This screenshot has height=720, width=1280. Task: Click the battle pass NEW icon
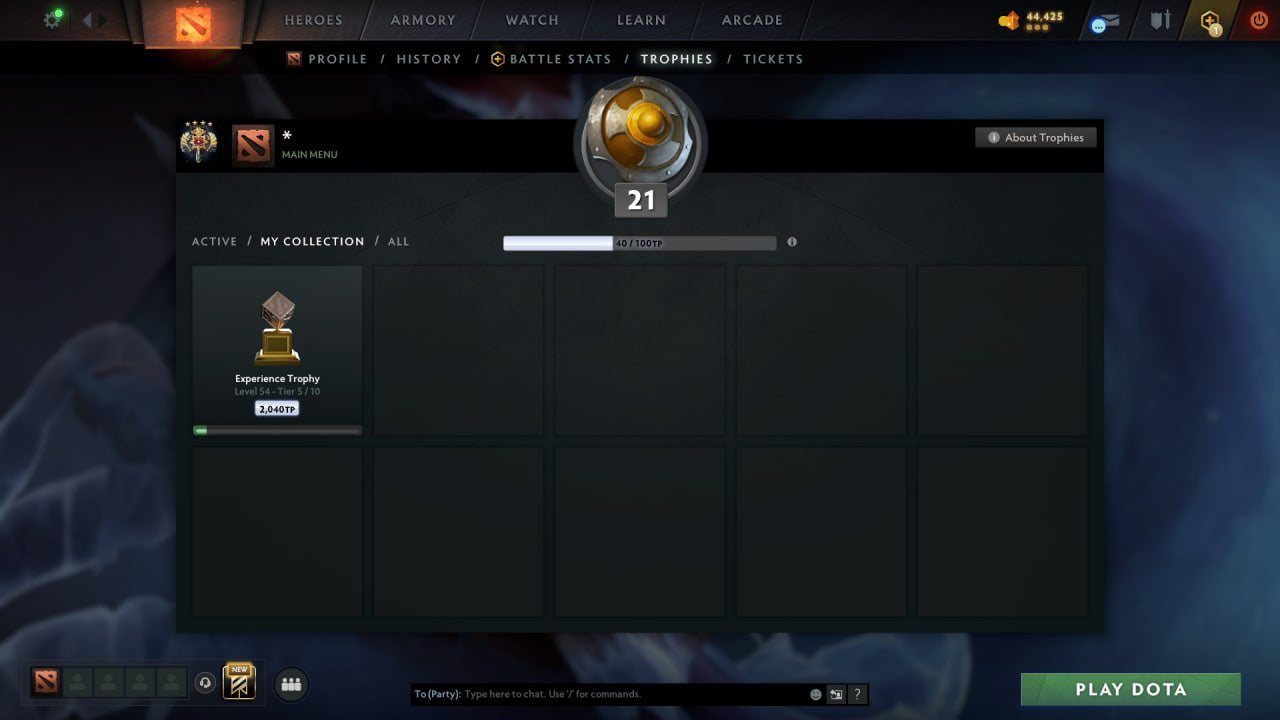[x=237, y=684]
